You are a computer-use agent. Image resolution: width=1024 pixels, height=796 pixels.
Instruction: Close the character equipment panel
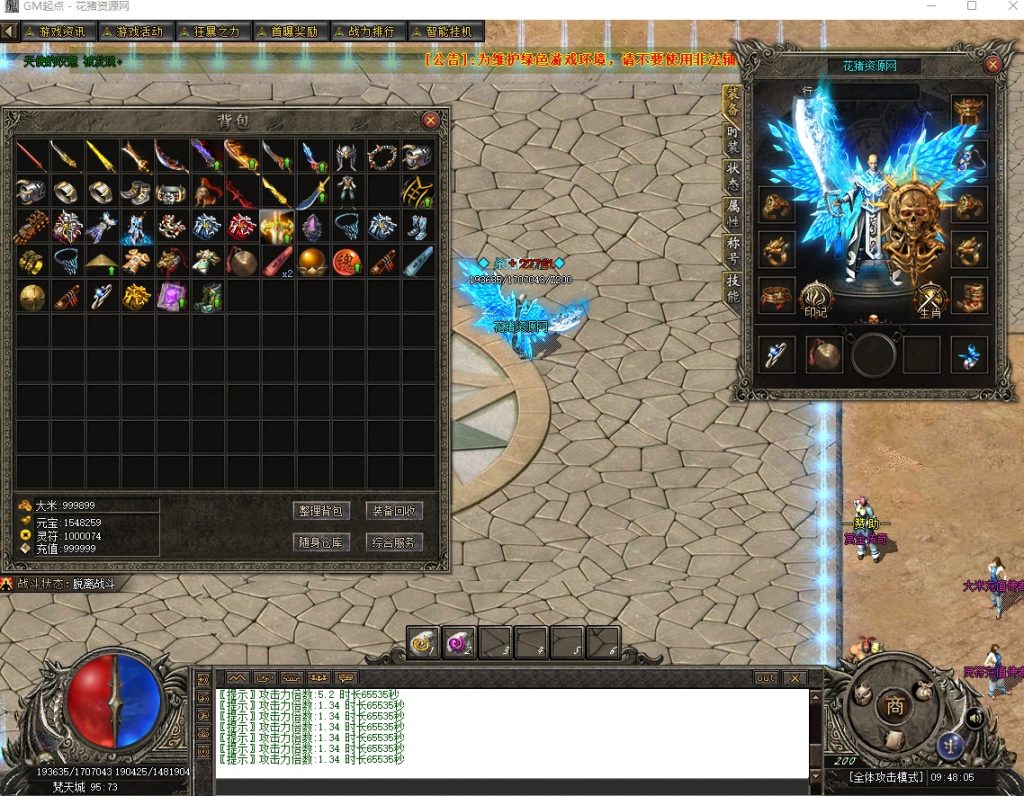click(993, 65)
